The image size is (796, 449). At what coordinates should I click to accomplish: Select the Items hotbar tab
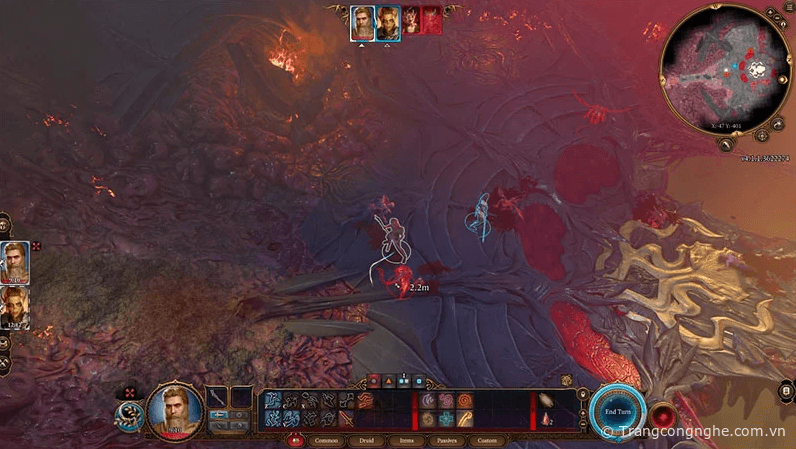[x=406, y=440]
